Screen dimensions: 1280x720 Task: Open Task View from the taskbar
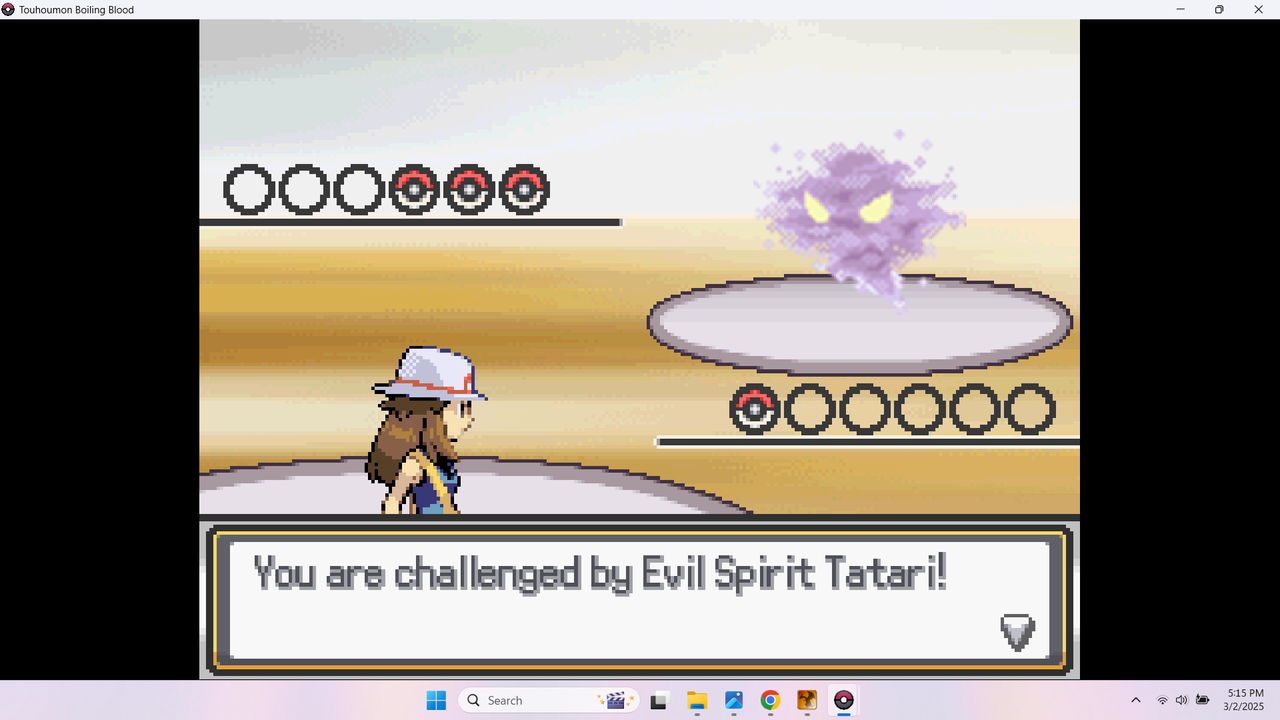(658, 700)
